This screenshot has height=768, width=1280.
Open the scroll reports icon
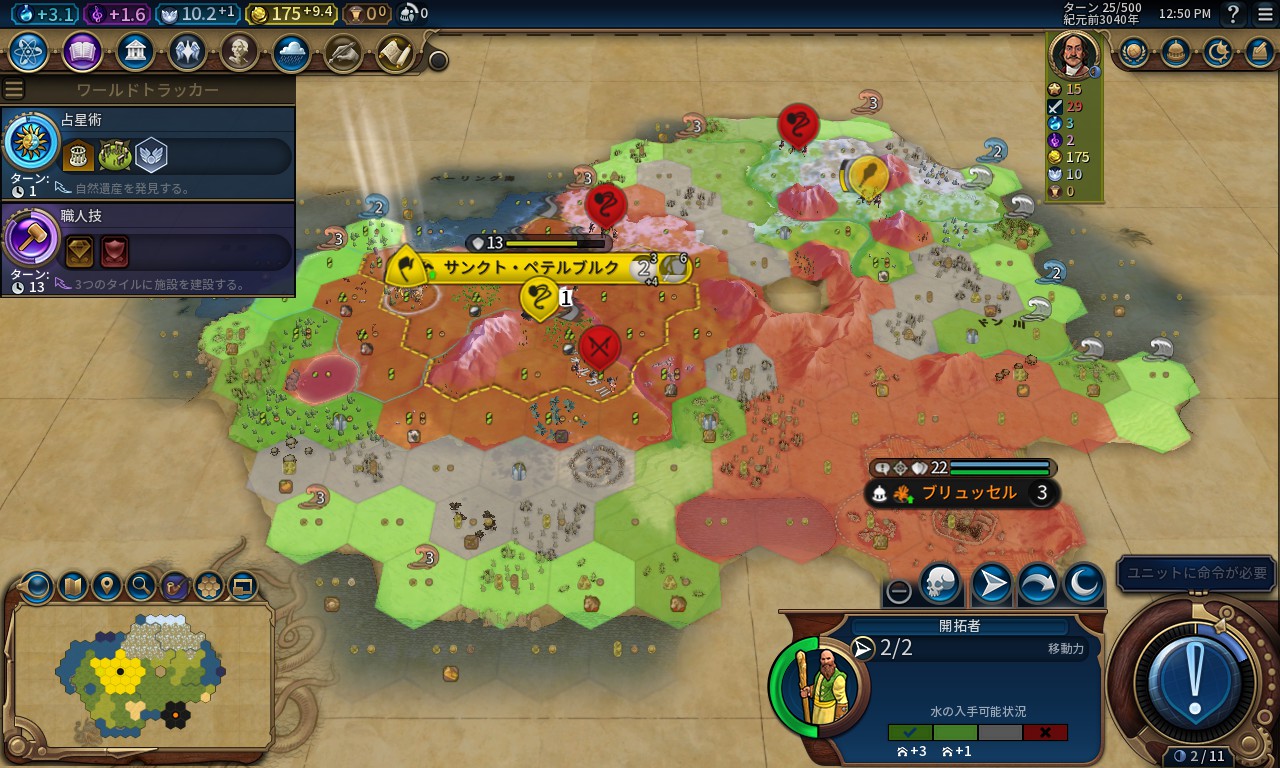[x=396, y=51]
